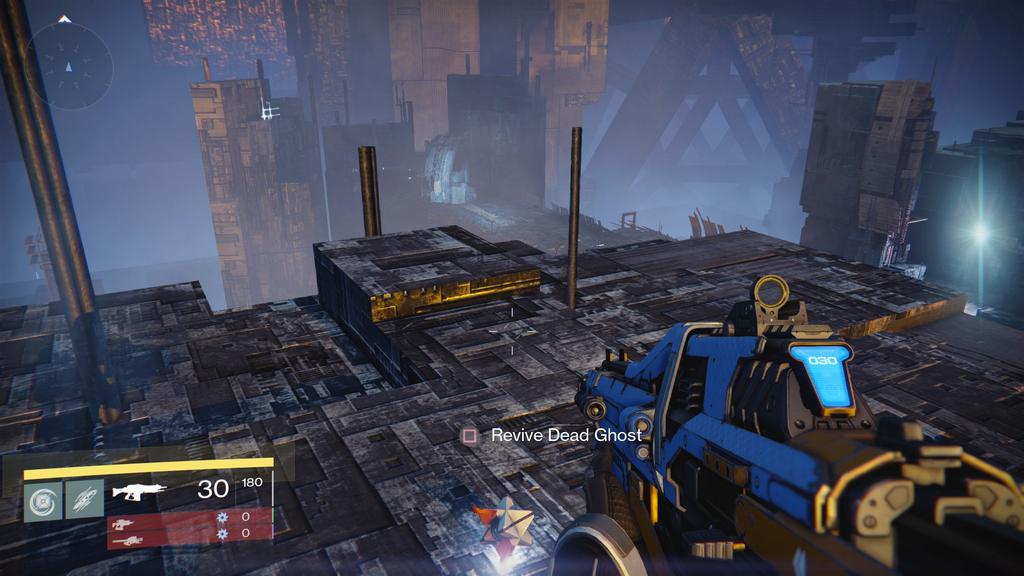Activate the melee ability icon
Screen dimensions: 1024x576
click(85, 498)
